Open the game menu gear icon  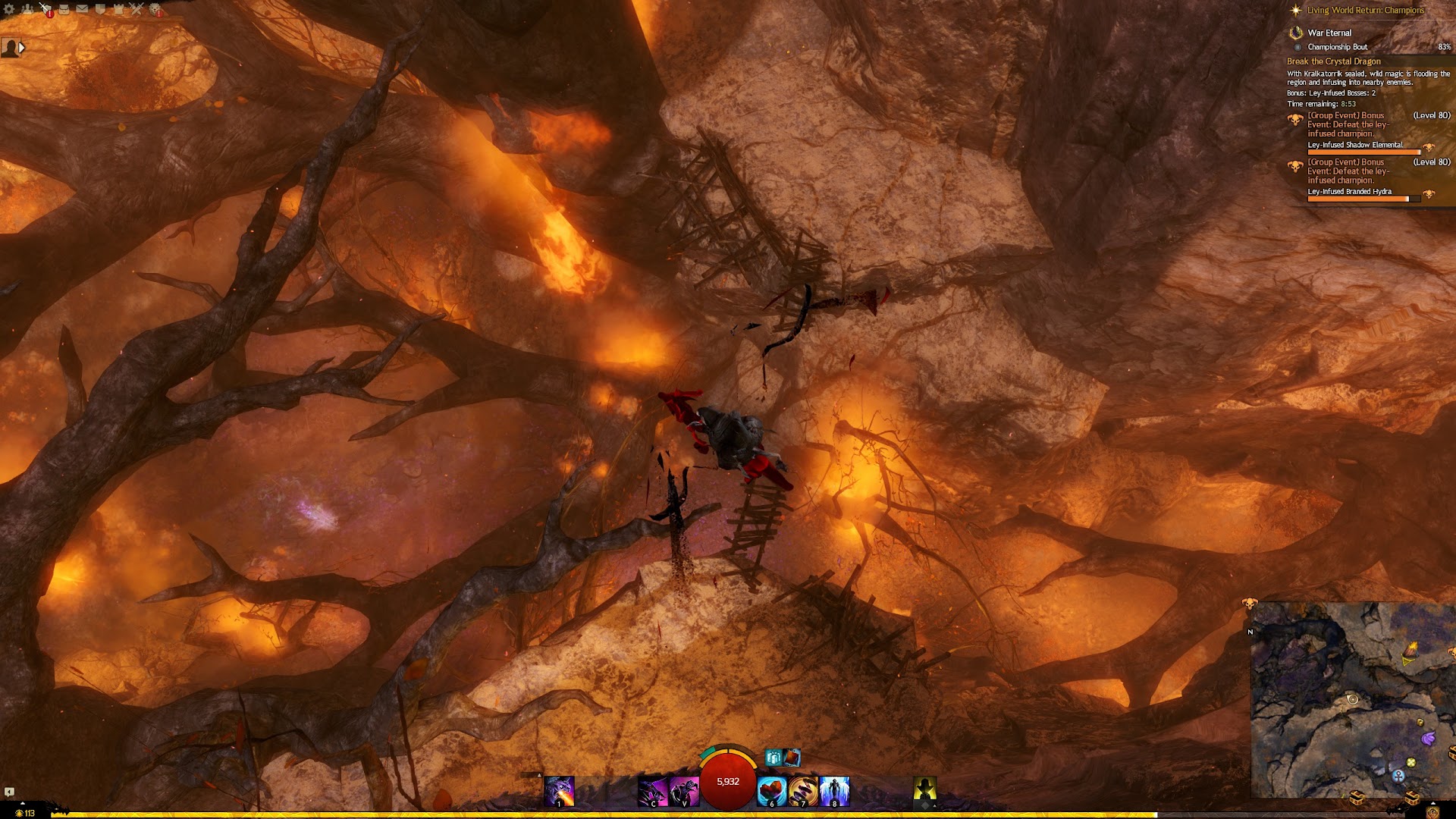9,9
